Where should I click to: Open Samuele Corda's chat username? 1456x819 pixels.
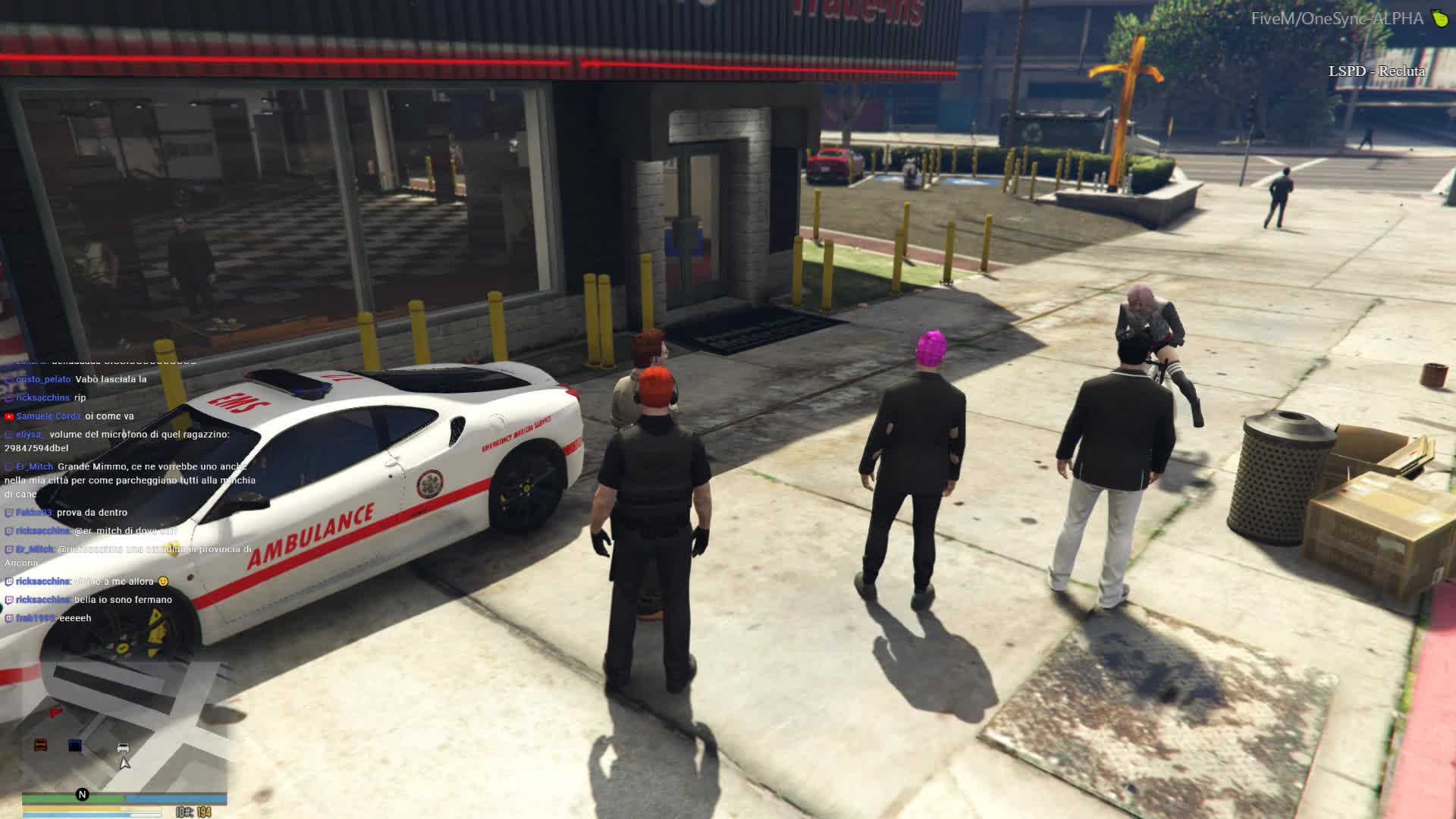pyautogui.click(x=48, y=416)
